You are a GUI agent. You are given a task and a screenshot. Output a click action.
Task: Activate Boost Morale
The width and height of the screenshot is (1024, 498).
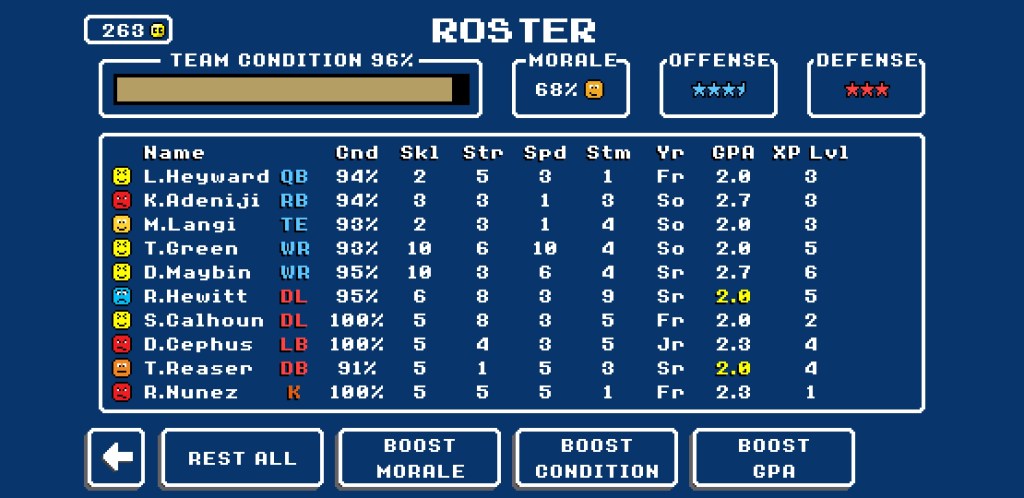pos(419,458)
